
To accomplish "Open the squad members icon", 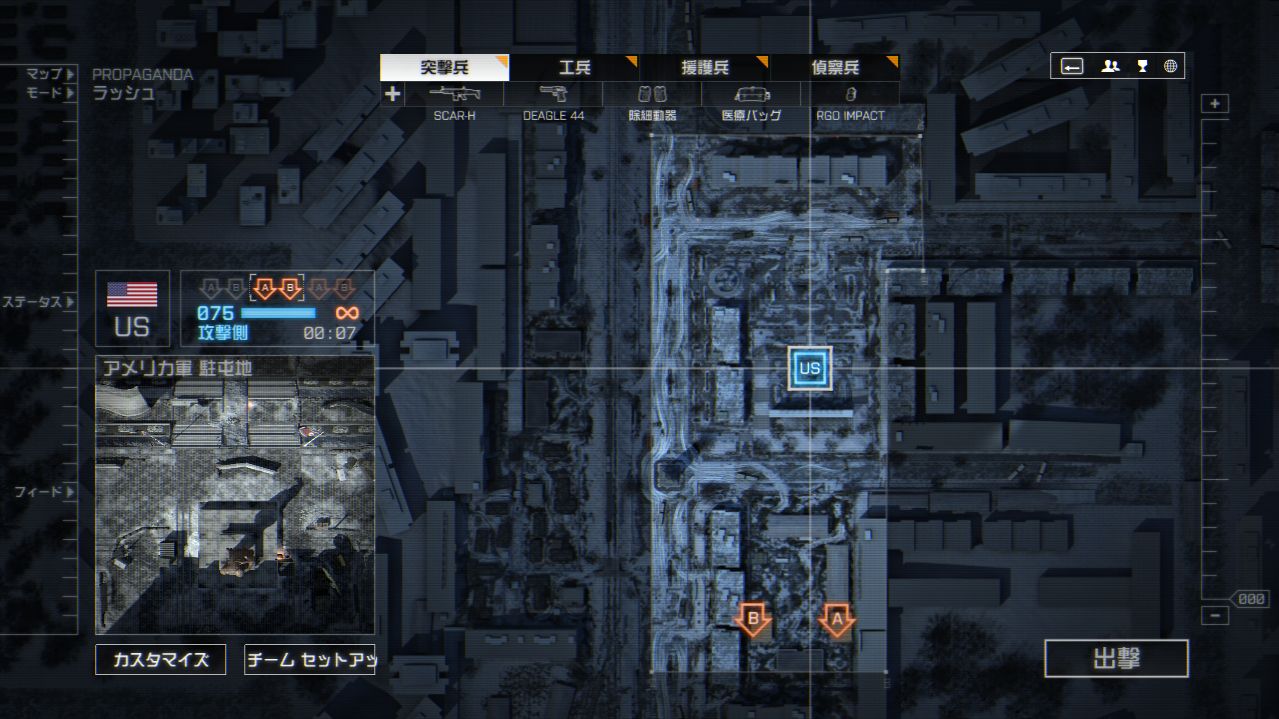I will (1110, 67).
